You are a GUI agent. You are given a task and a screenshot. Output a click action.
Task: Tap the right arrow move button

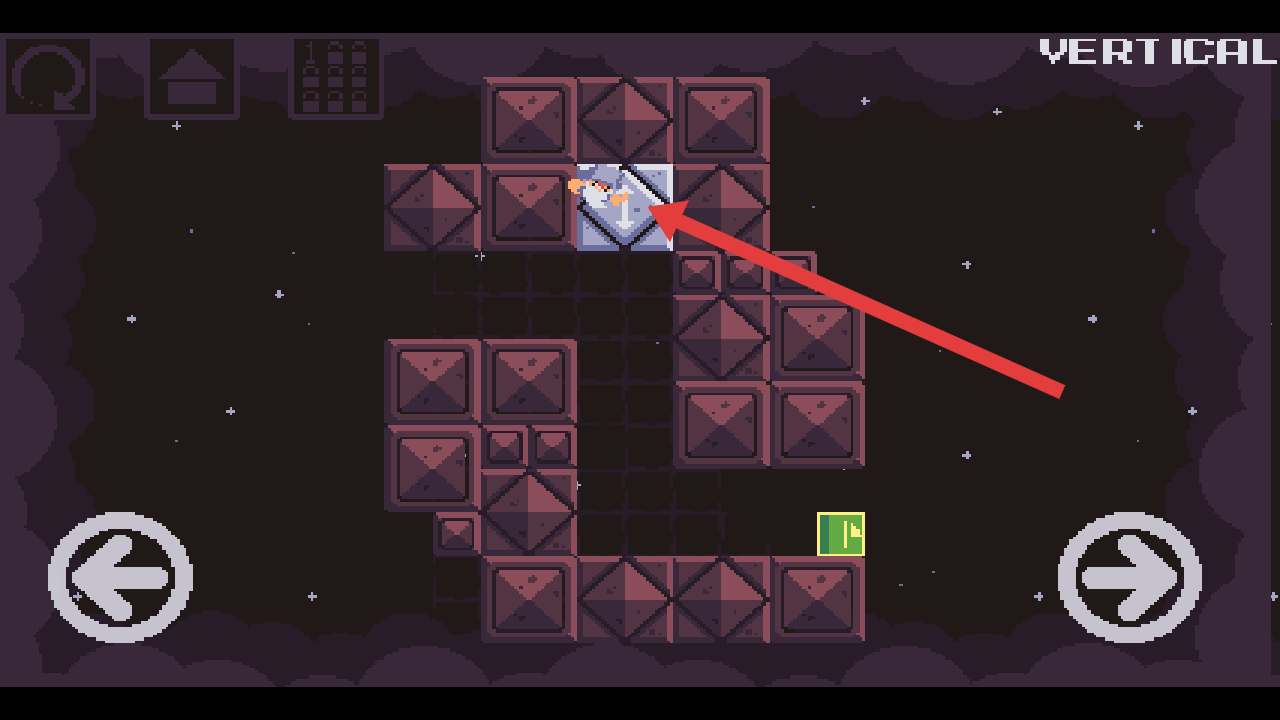coord(1130,577)
